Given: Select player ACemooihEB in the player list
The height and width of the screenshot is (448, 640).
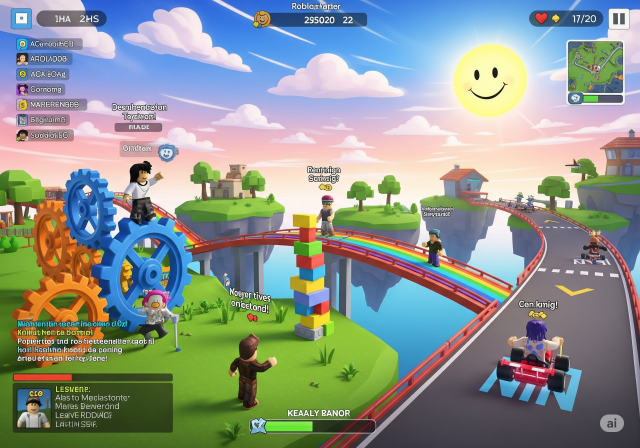Looking at the screenshot, I should [49, 44].
